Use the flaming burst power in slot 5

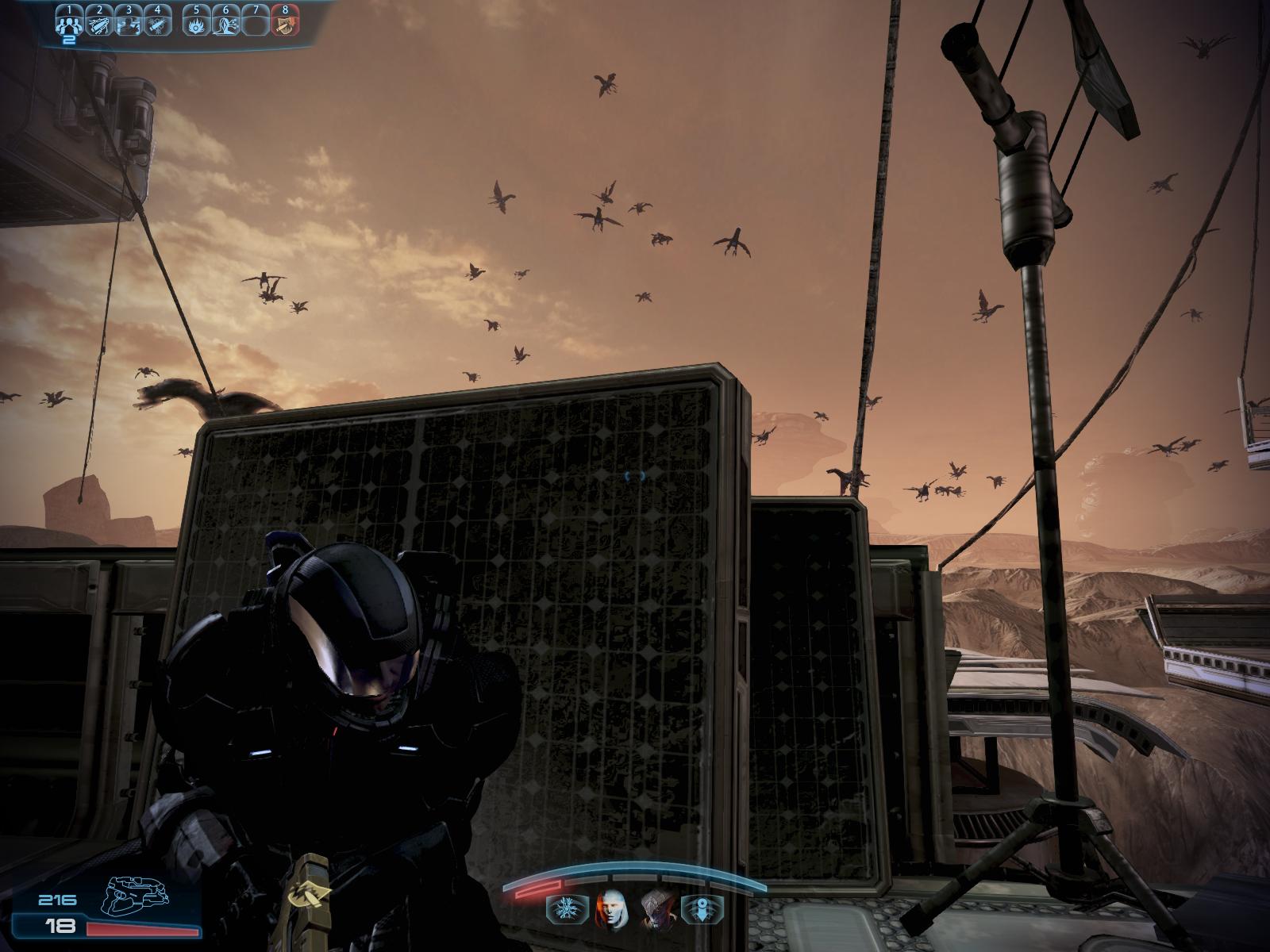(196, 25)
